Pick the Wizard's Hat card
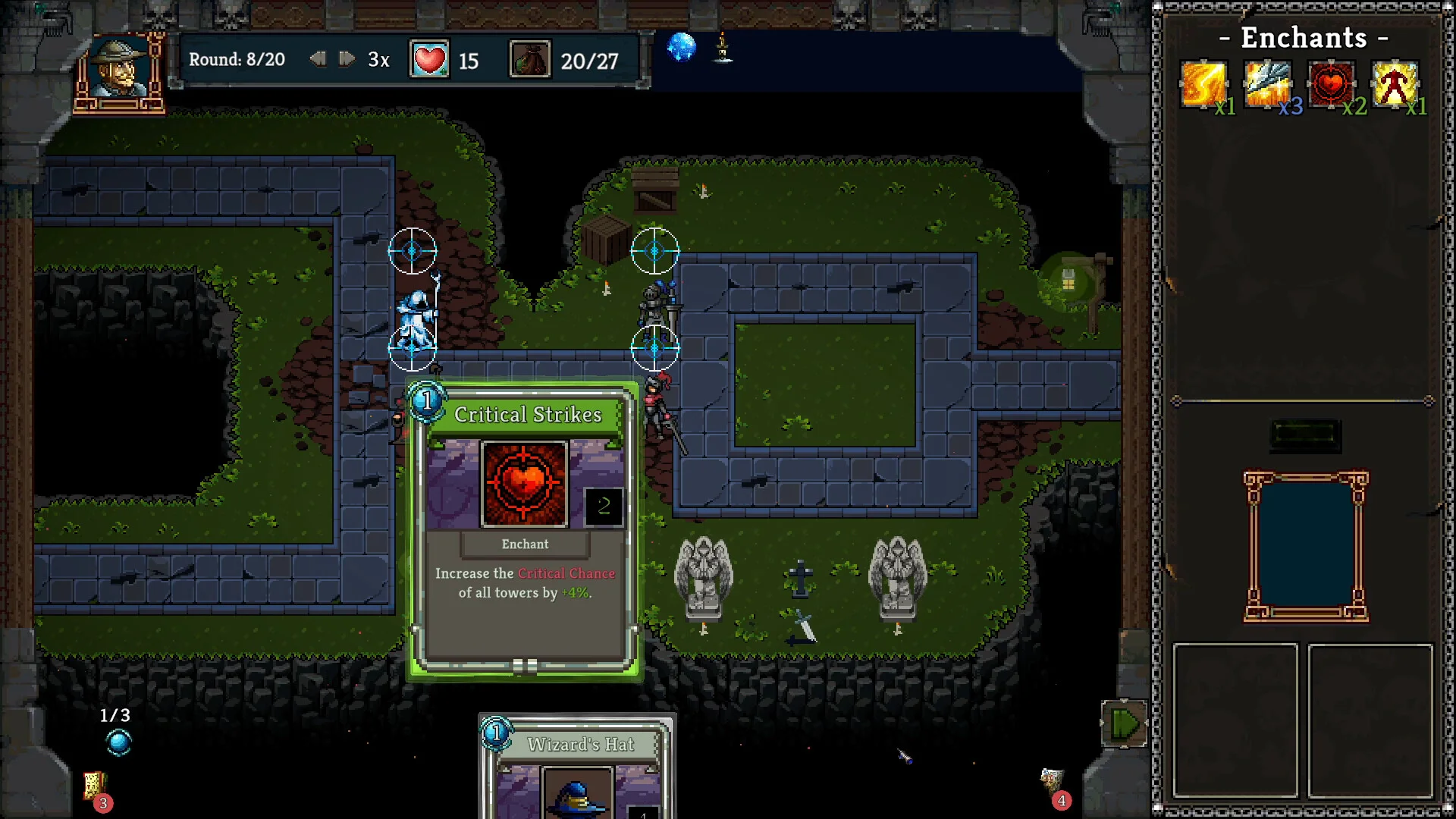Image resolution: width=1456 pixels, height=819 pixels. point(576,770)
